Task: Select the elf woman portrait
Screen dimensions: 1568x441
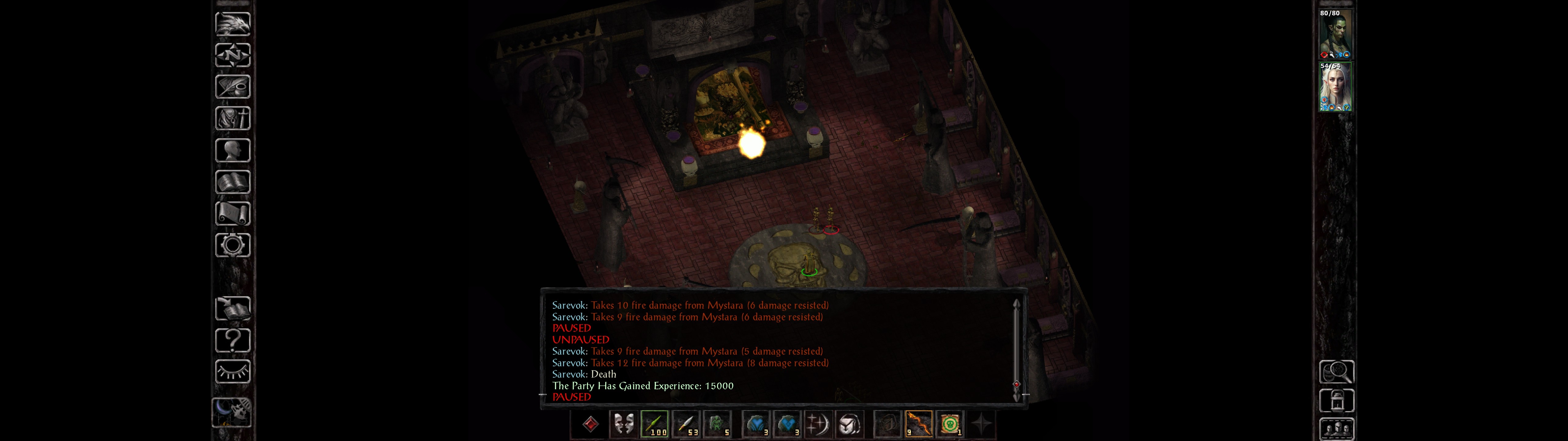Action: (x=1335, y=87)
